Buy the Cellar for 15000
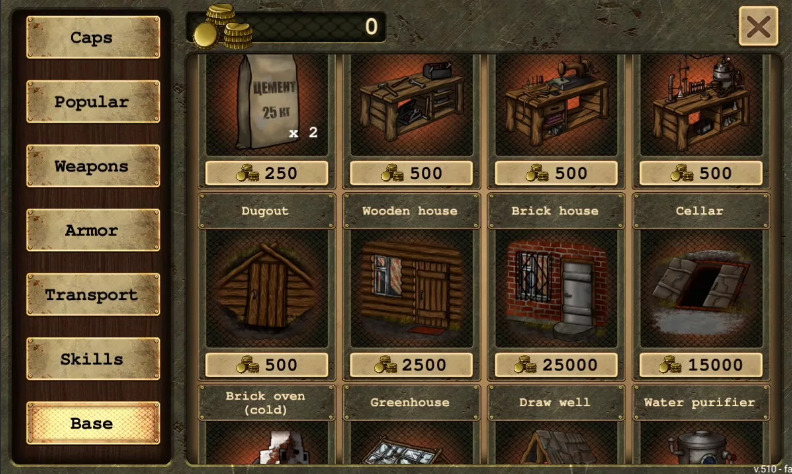792x474 pixels. pos(701,365)
